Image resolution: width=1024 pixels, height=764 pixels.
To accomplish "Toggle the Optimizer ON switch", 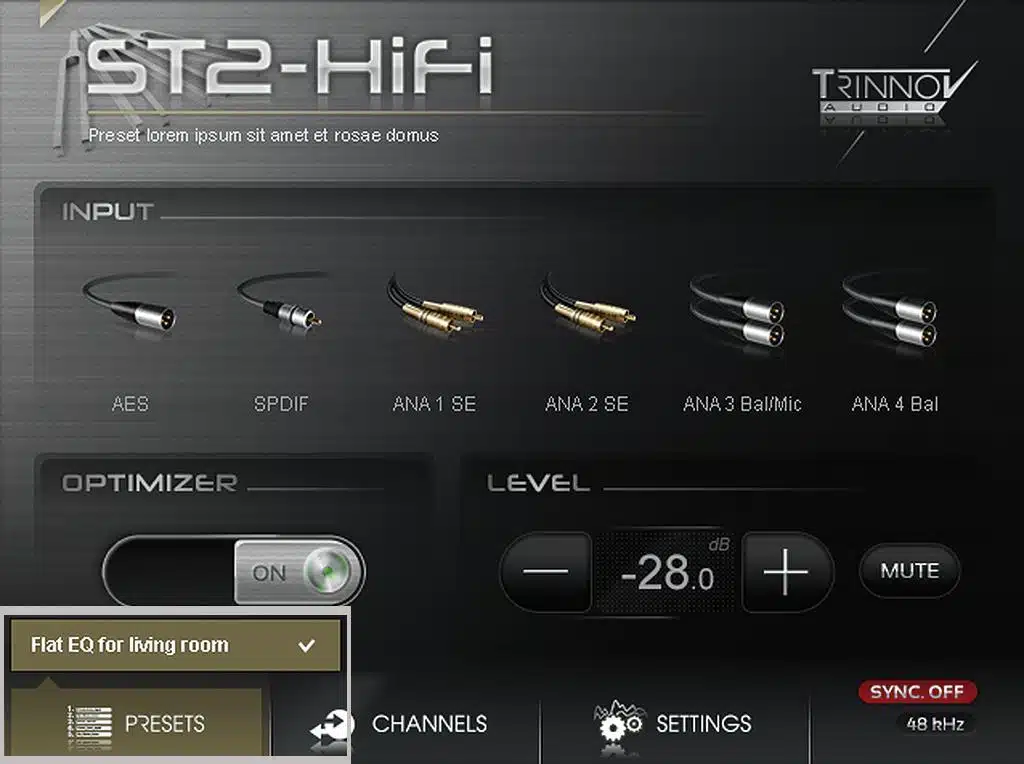I will (298, 572).
